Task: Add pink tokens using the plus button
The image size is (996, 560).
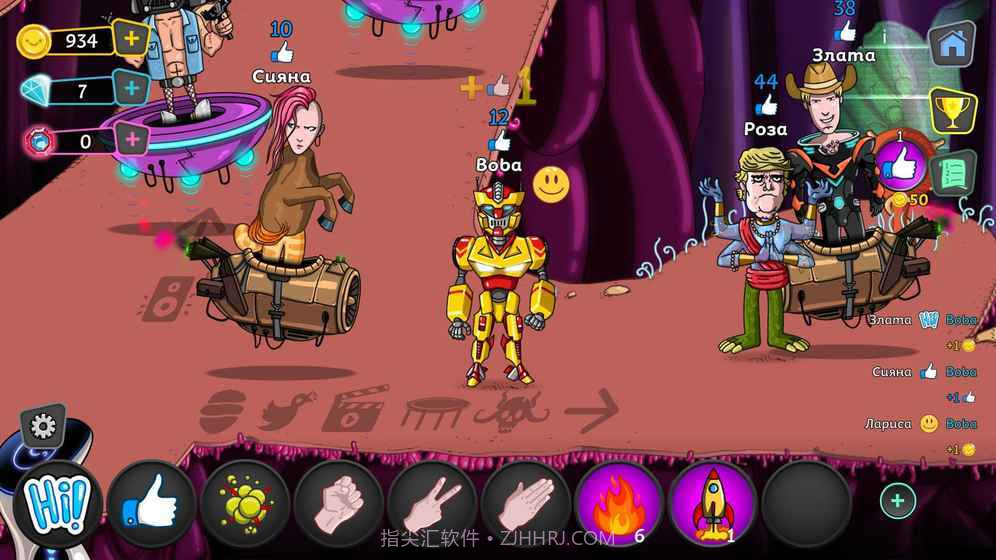Action: pos(131,139)
